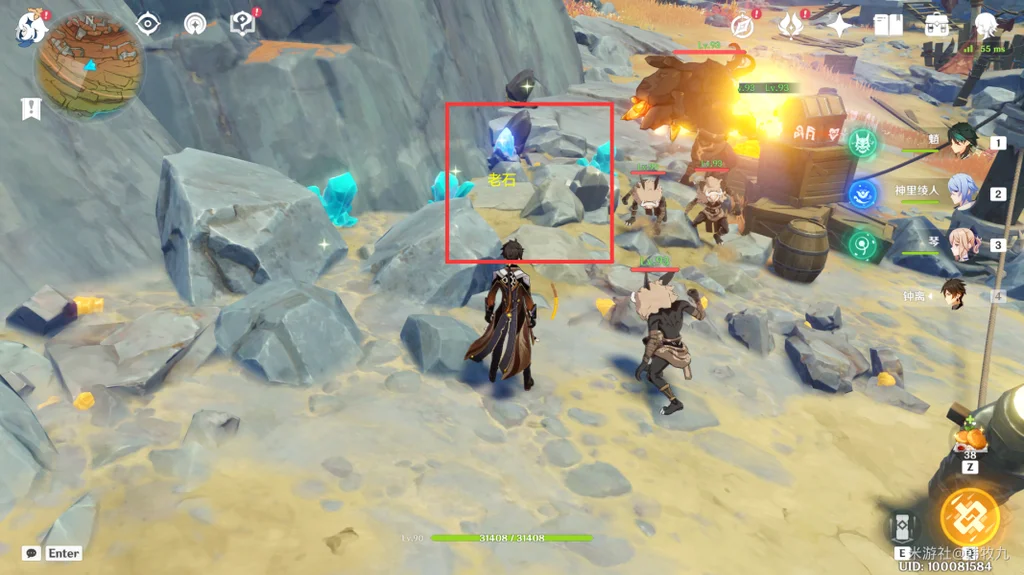Open the wish four-point star icon
1024x575 pixels.
tap(839, 25)
